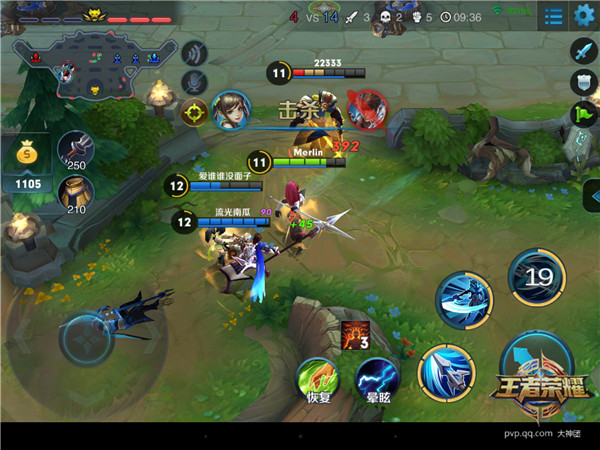The image size is (600, 450).
Task: Toggle the microphone icon
Action: [194, 82]
